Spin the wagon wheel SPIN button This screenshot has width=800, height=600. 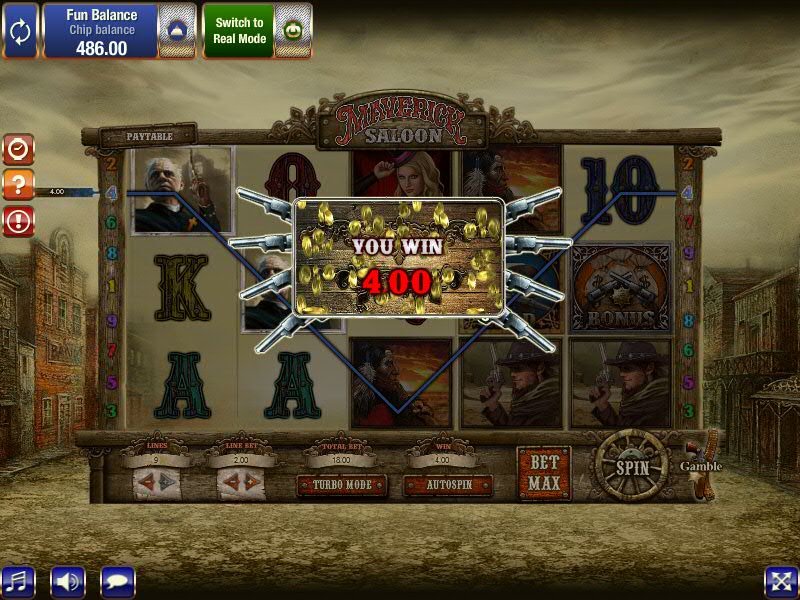coord(631,467)
